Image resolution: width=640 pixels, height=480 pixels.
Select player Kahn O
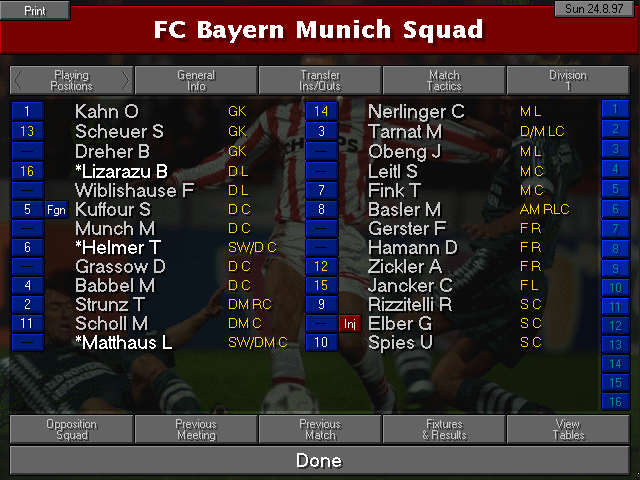click(x=107, y=111)
